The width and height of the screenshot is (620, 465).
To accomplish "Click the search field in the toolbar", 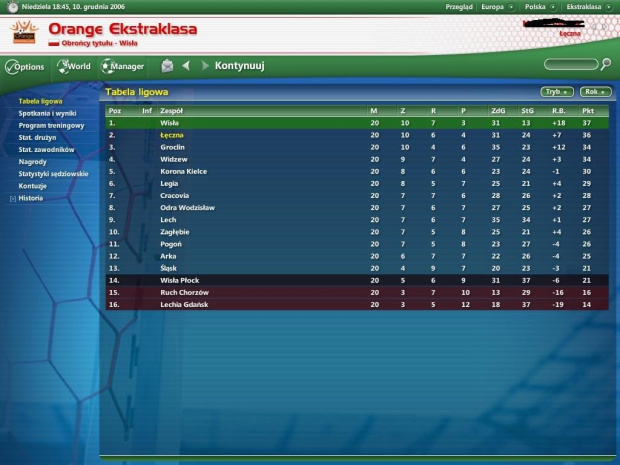I will pos(570,65).
